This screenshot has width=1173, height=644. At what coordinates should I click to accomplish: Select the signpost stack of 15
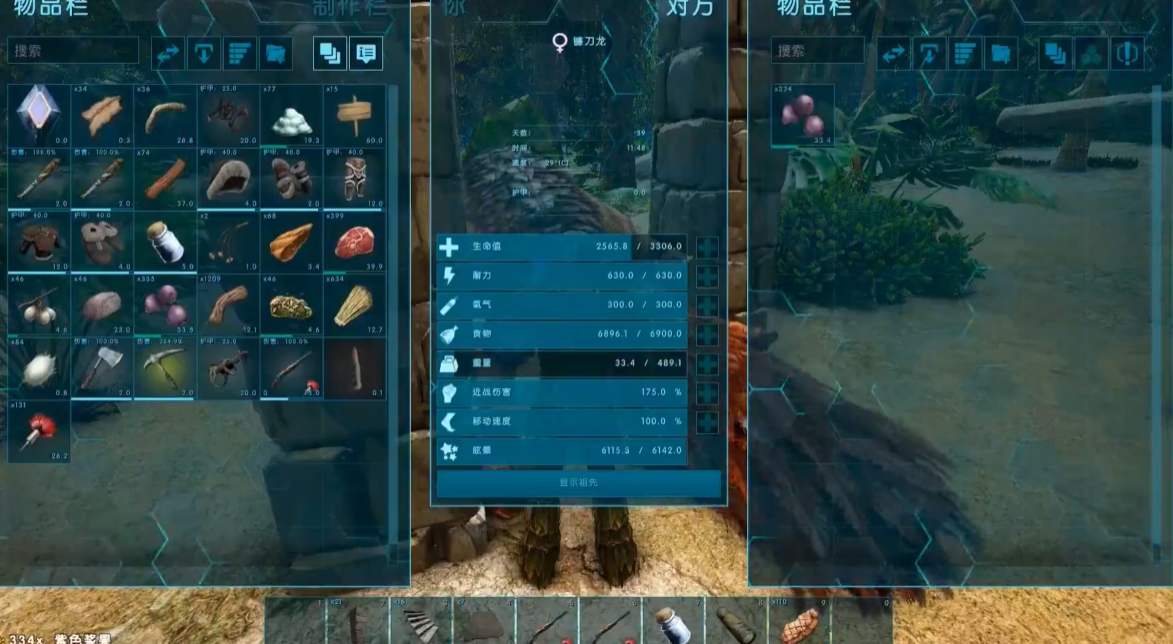coord(354,116)
